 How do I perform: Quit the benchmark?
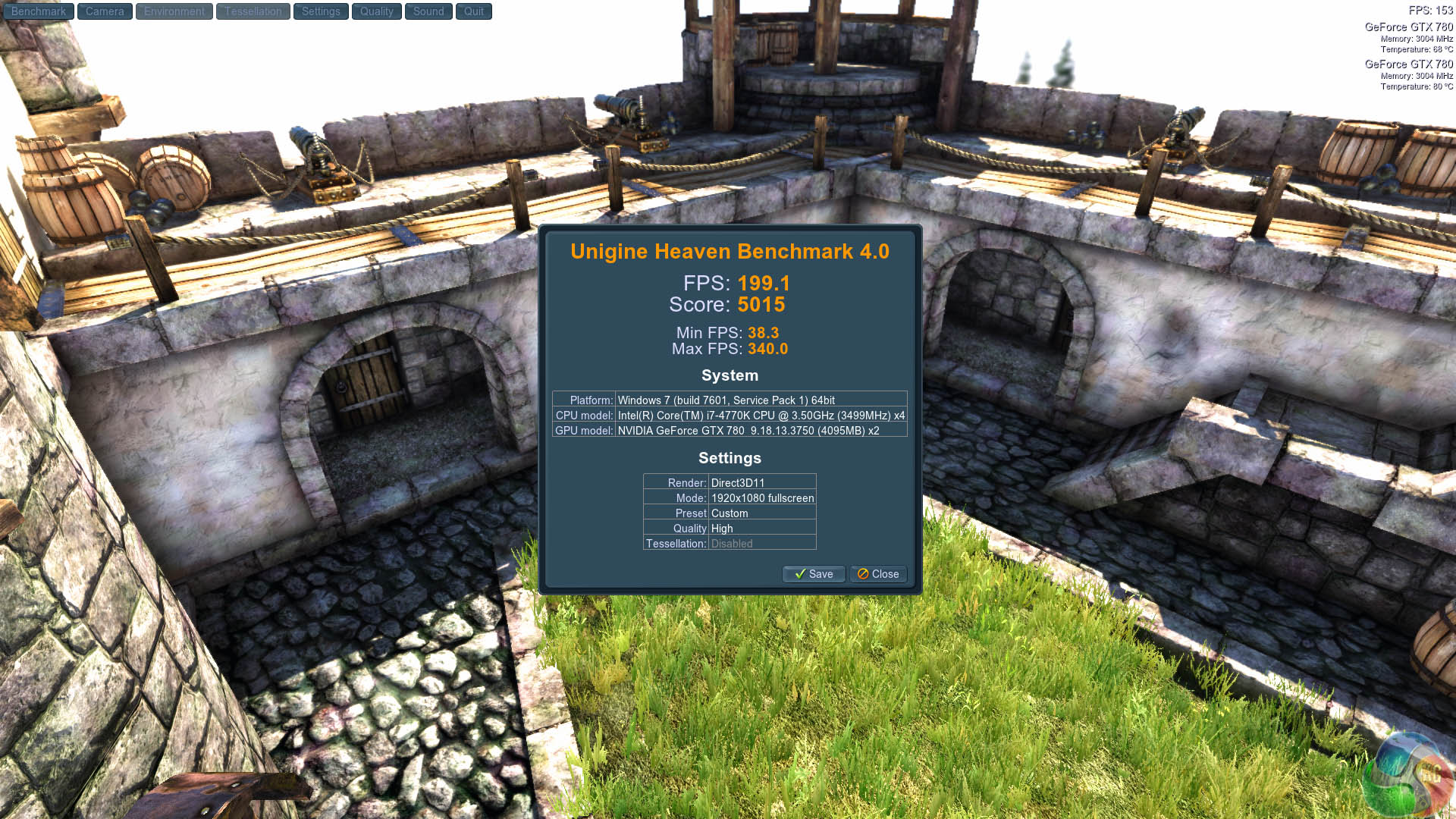coord(474,11)
